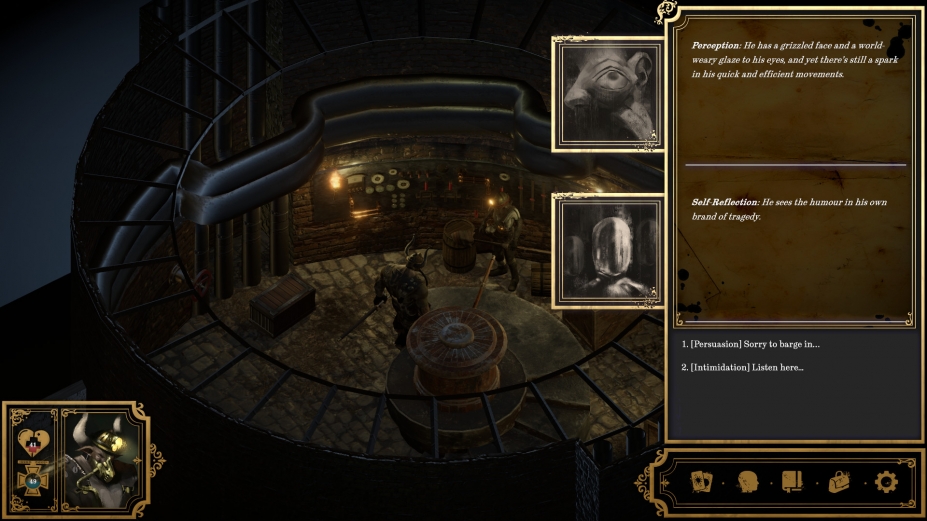Open the journal book icon

click(792, 482)
